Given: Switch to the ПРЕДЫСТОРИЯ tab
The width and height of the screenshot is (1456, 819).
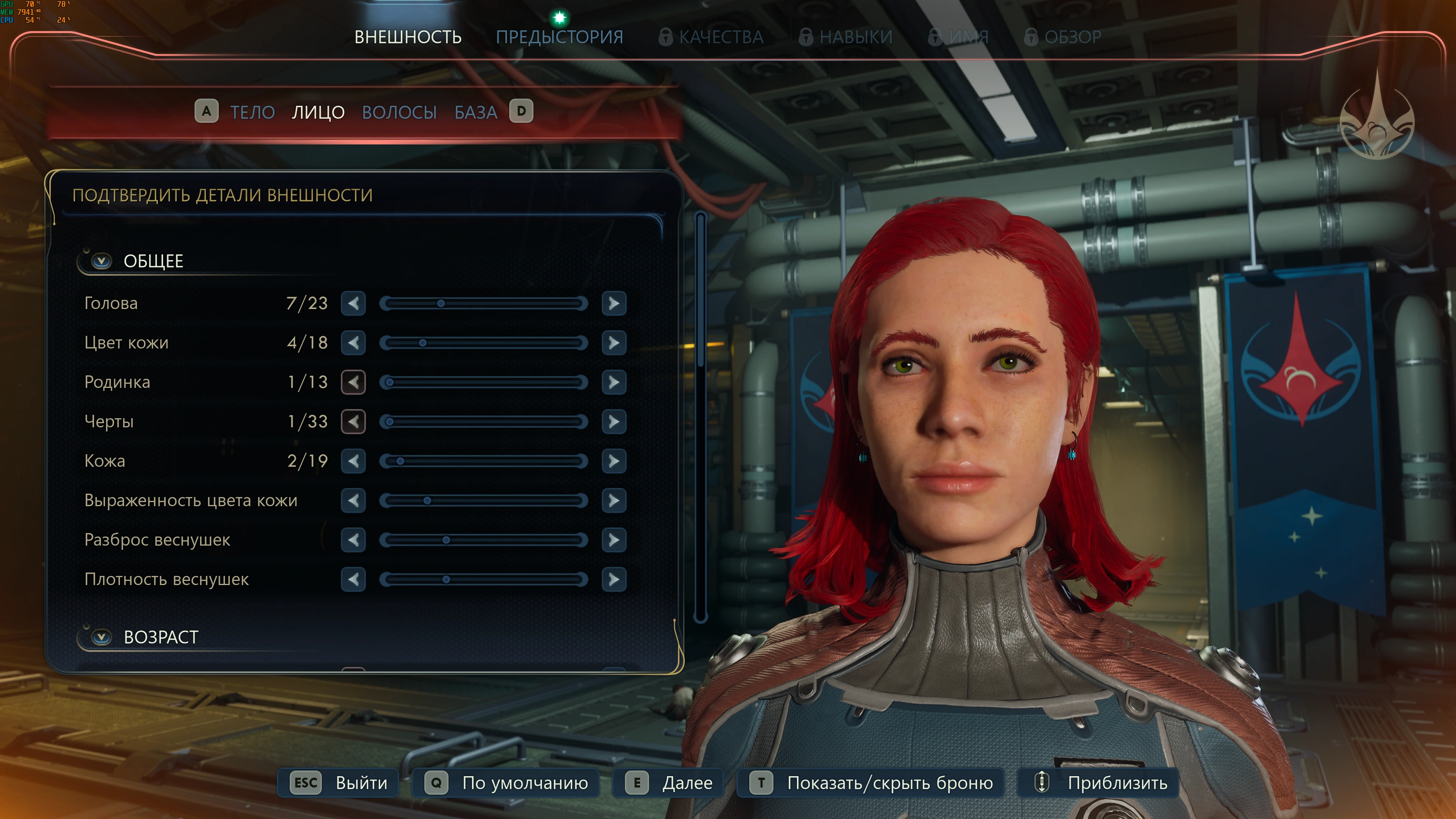Looking at the screenshot, I should pos(559,37).
